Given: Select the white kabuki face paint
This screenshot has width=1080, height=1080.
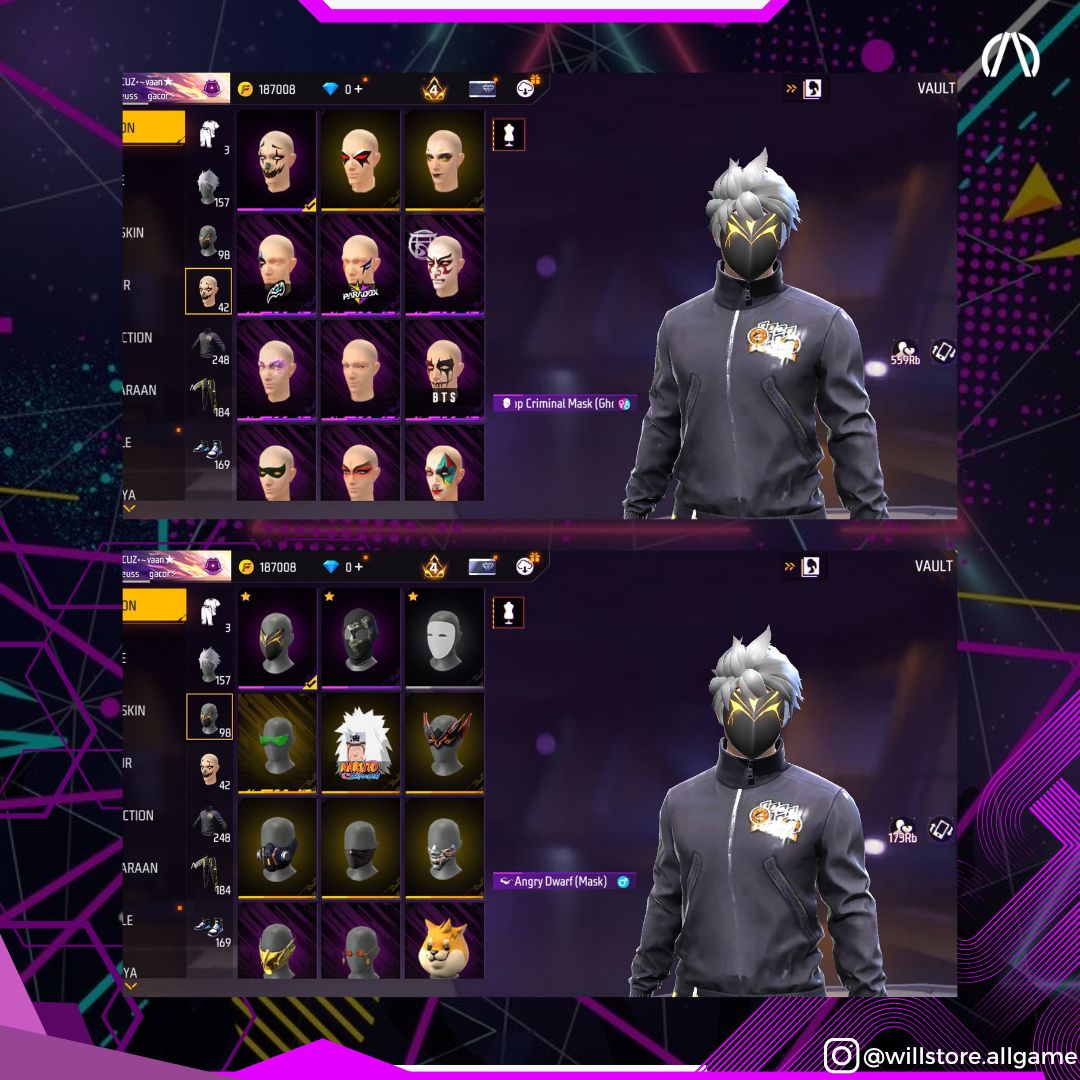Looking at the screenshot, I should (x=444, y=265).
